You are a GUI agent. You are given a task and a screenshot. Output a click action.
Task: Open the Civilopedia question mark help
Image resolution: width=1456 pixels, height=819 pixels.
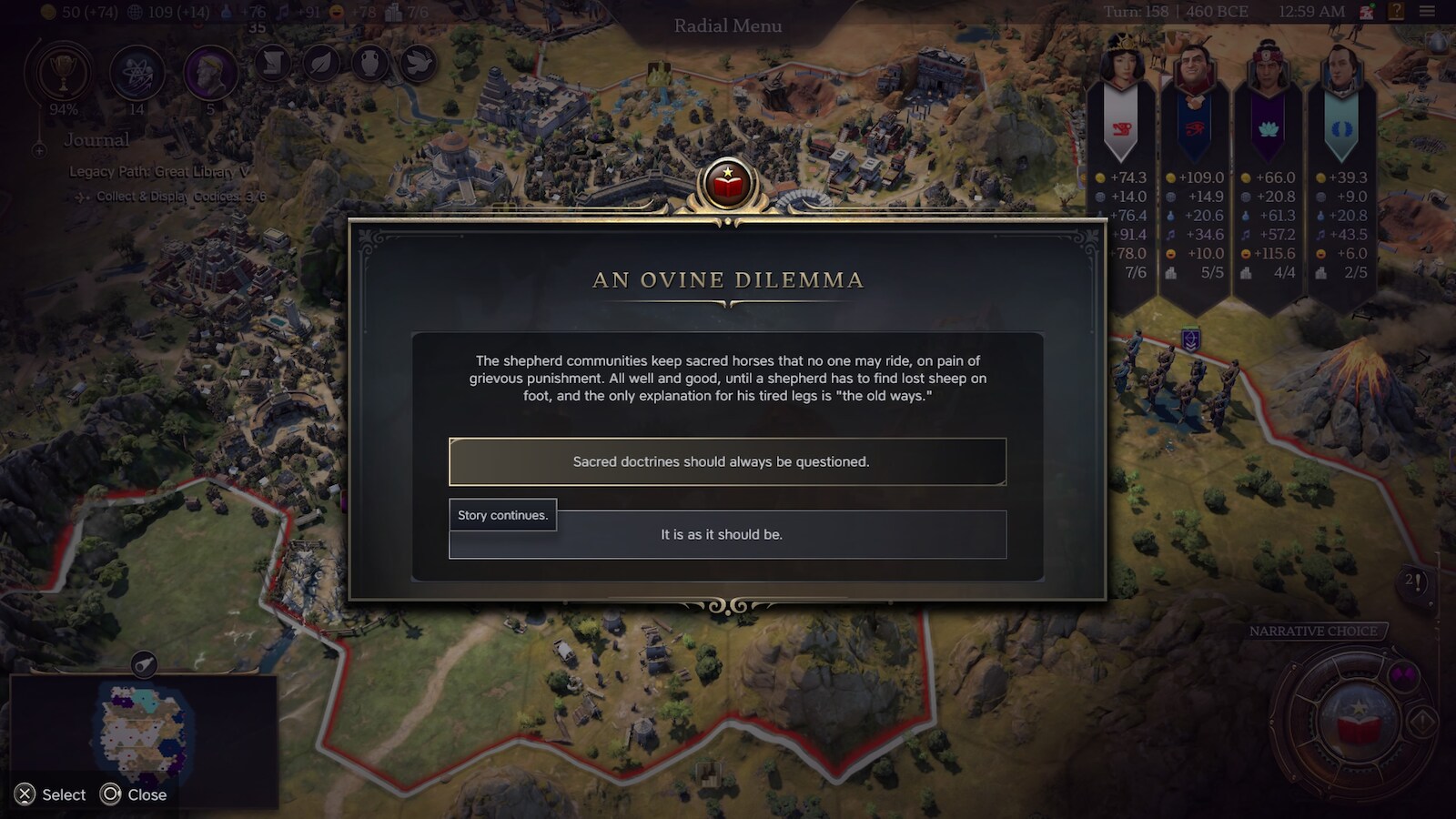1396,12
